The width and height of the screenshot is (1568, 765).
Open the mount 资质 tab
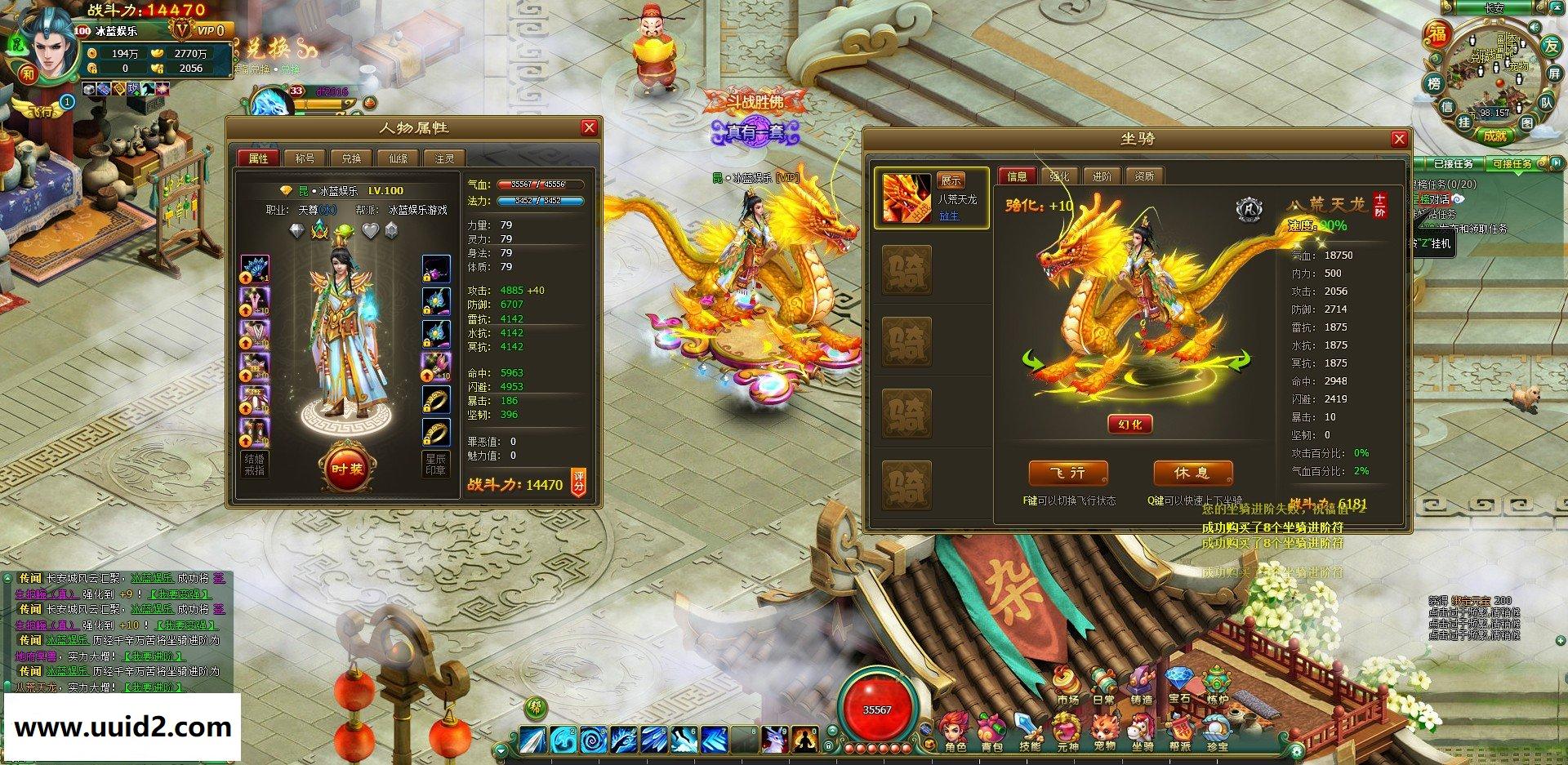[1144, 176]
